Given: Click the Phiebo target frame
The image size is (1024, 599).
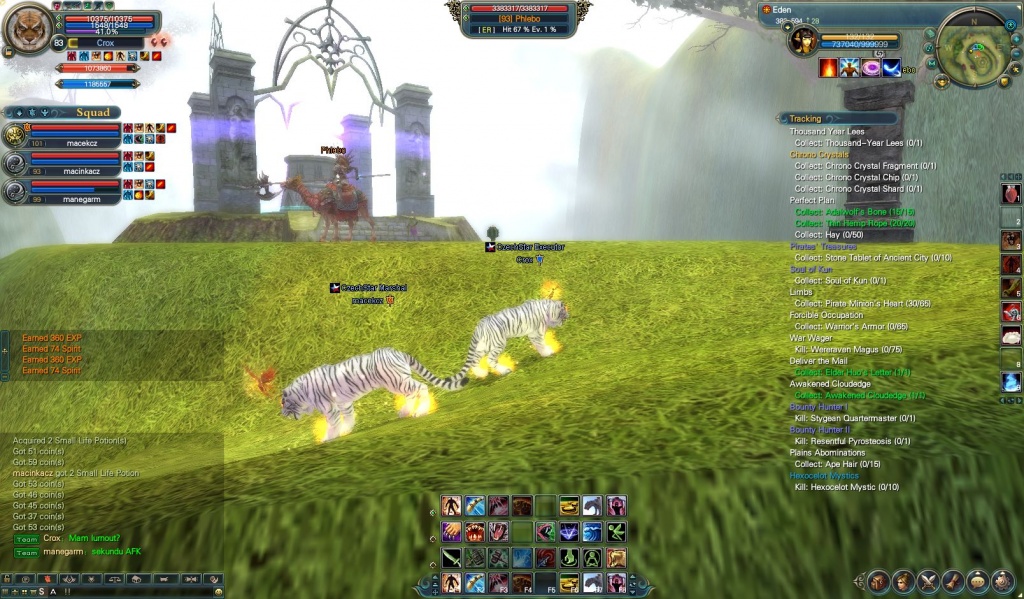Looking at the screenshot, I should coord(518,19).
